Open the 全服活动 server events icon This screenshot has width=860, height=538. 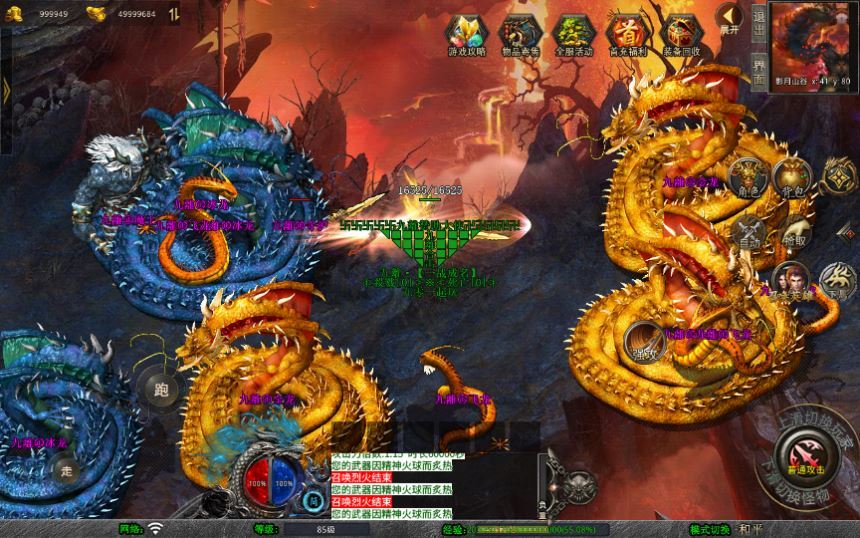[x=573, y=33]
